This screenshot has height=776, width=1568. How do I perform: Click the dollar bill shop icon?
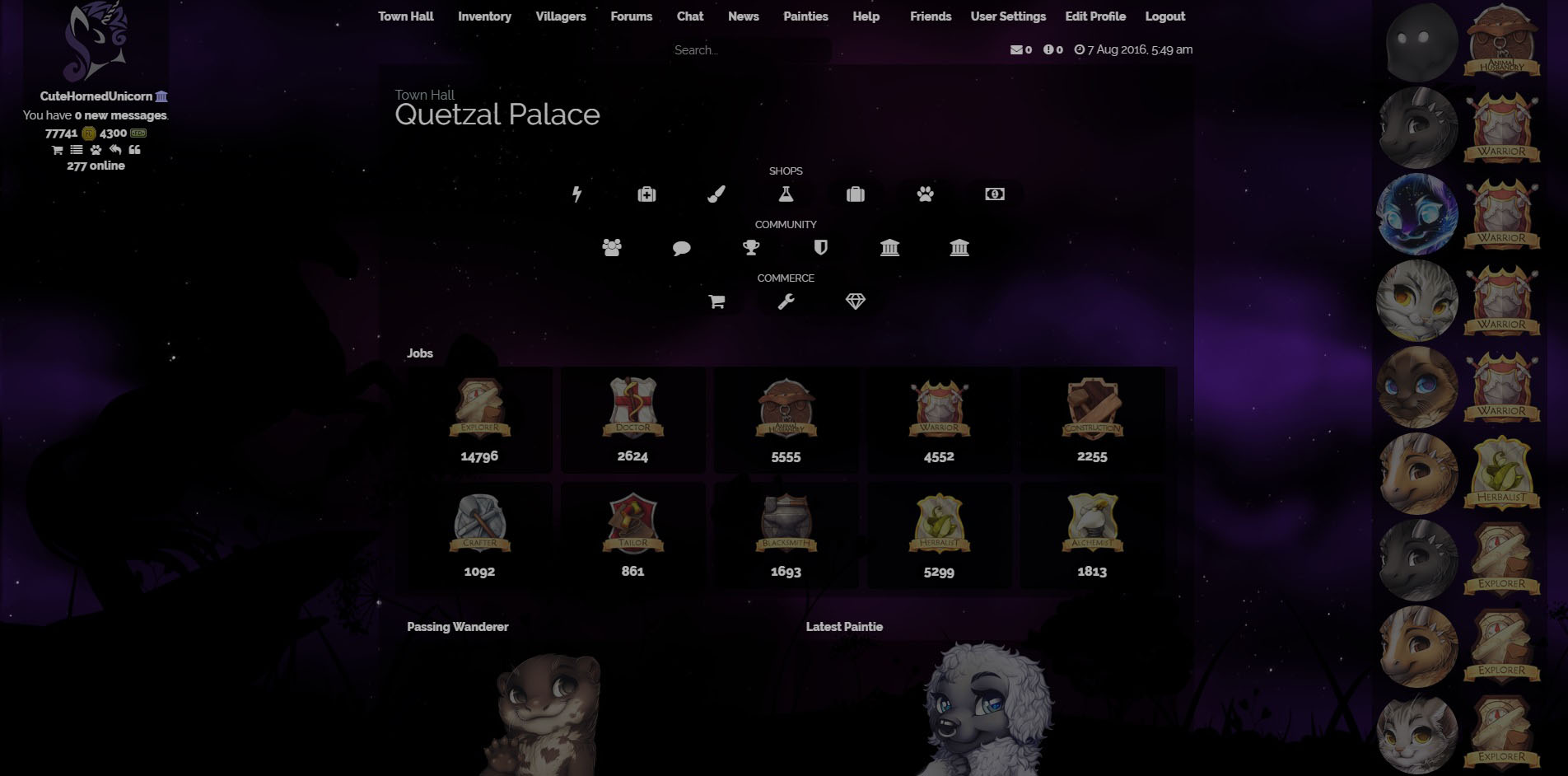pos(994,194)
